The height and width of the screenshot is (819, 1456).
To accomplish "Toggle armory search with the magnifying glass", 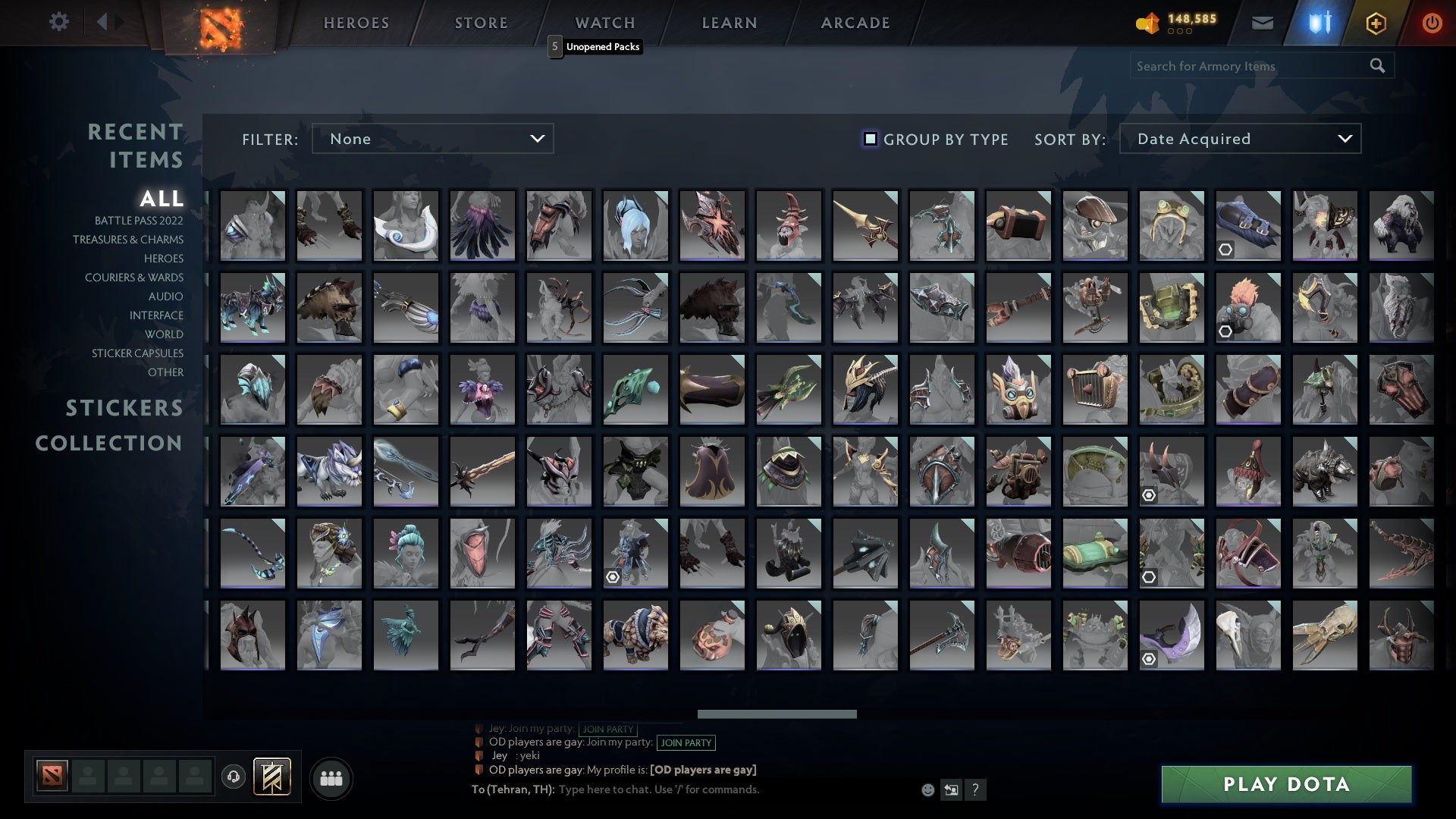I will pos(1377,66).
